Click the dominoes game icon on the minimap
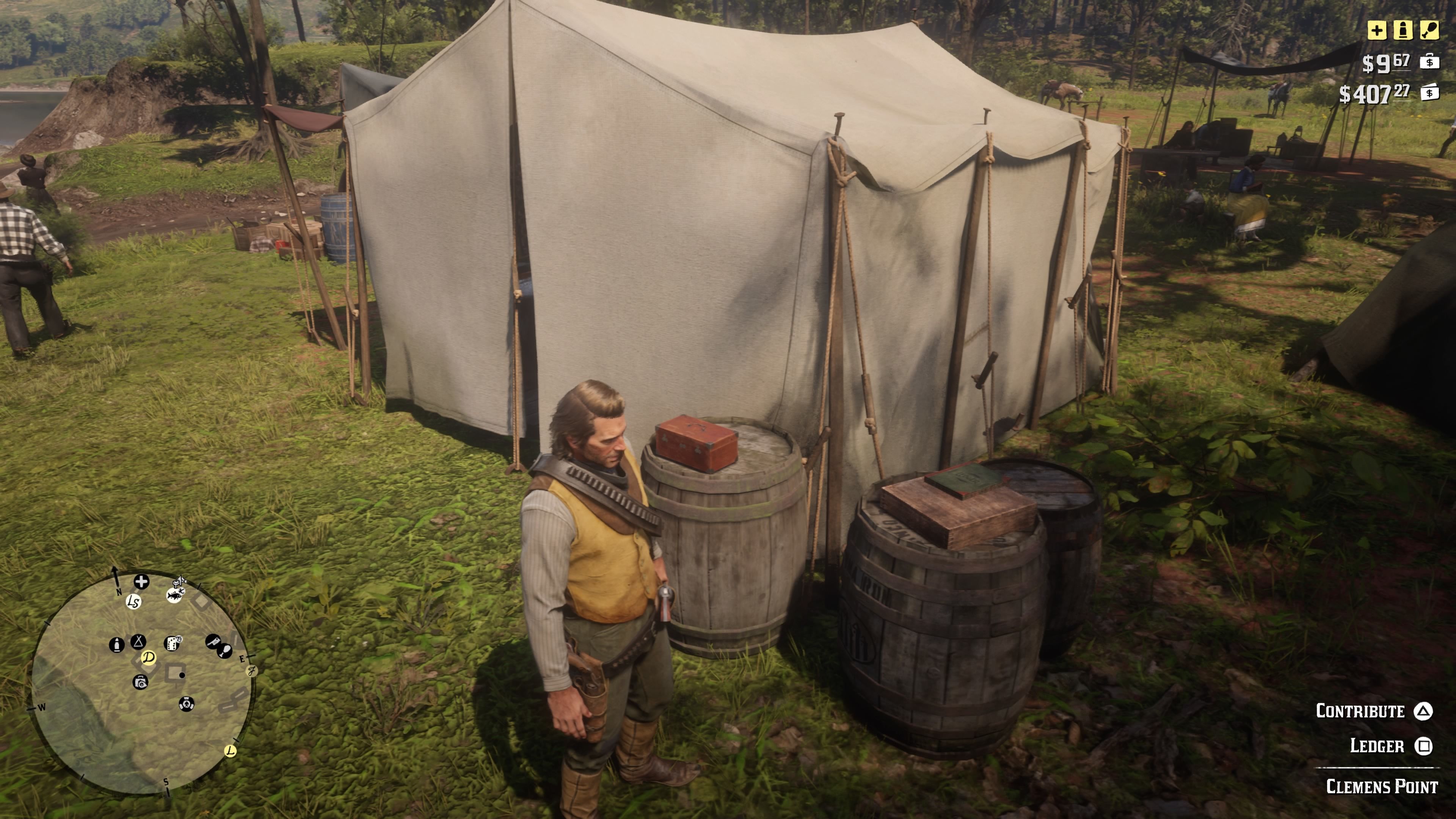 click(173, 643)
